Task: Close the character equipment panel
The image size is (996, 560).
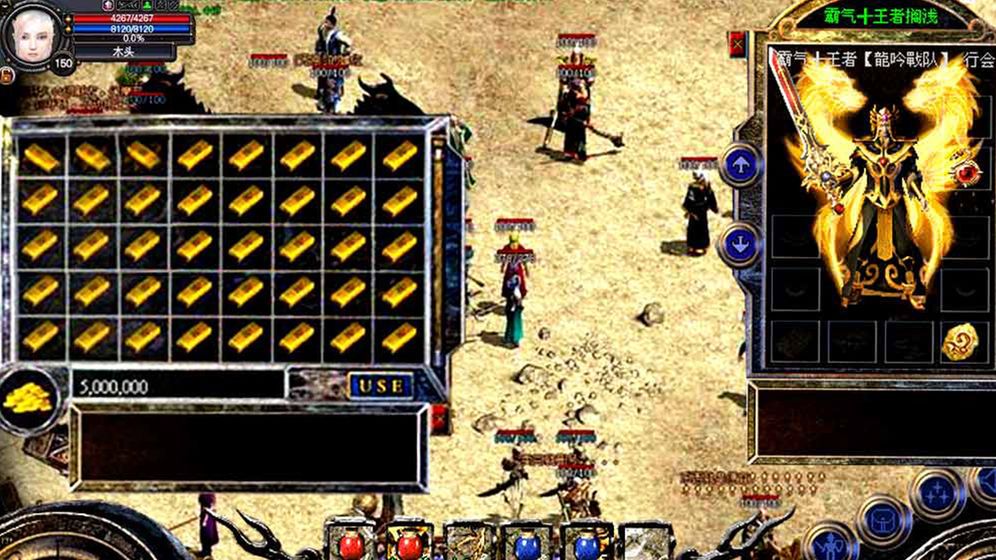Action: 737,45
